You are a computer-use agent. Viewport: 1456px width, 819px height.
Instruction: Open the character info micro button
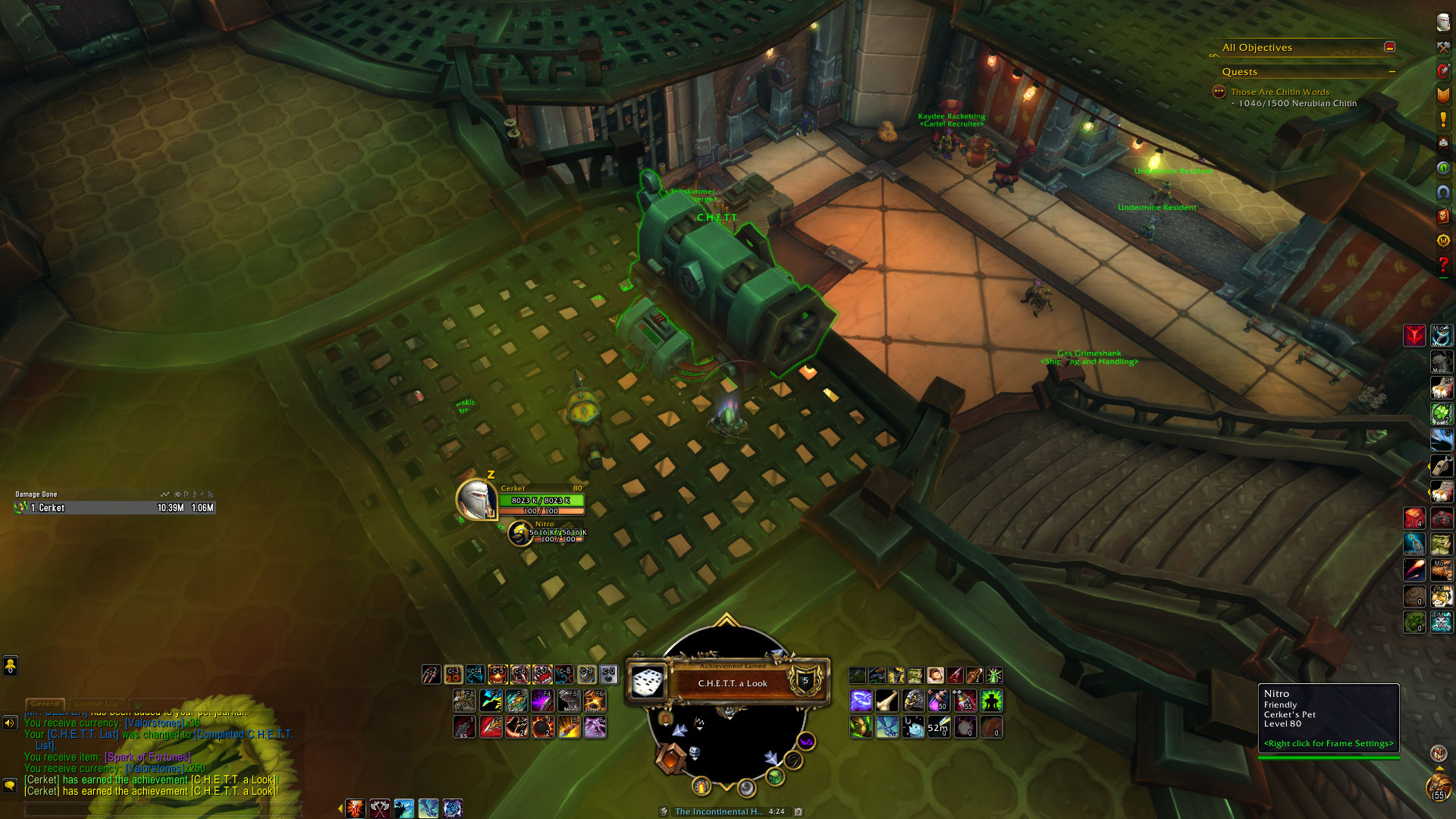click(x=1442, y=23)
